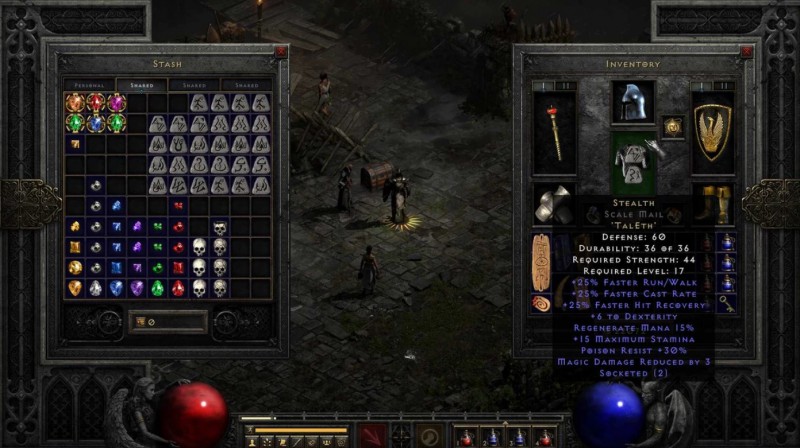Switch to the Personal stash tab
800x448 pixels.
click(89, 86)
